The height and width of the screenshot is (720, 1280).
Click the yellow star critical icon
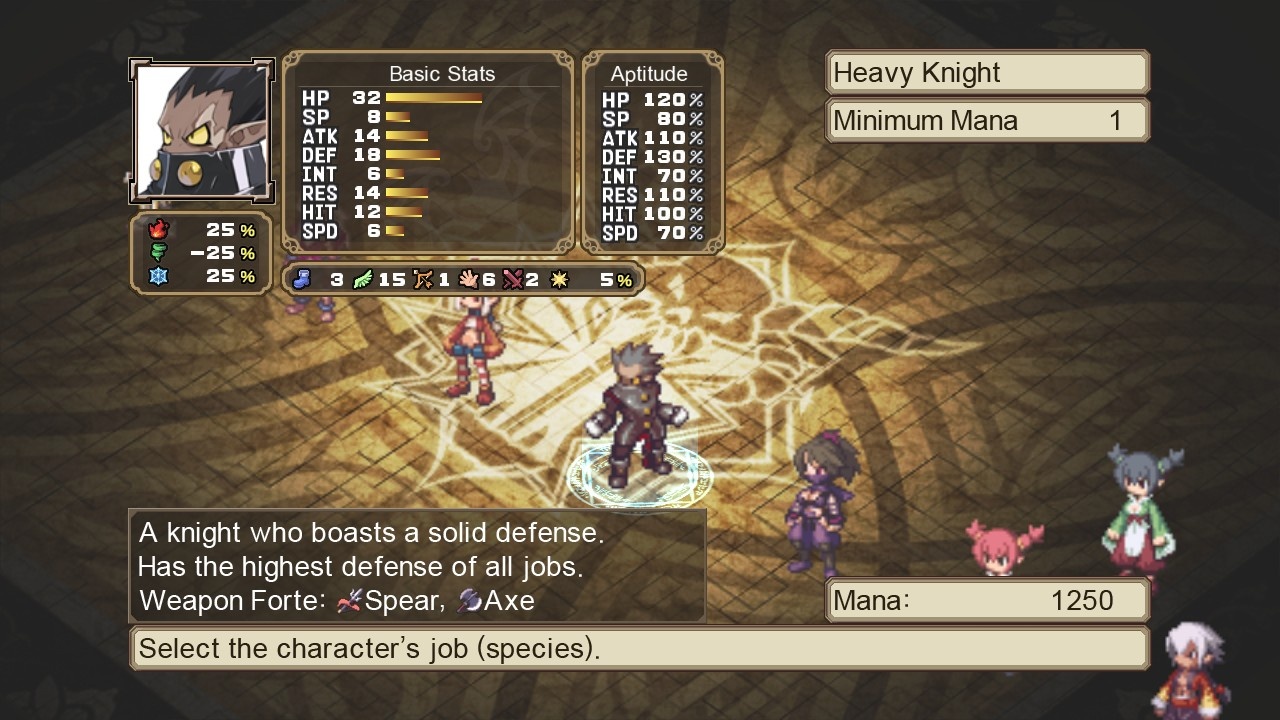click(x=560, y=279)
